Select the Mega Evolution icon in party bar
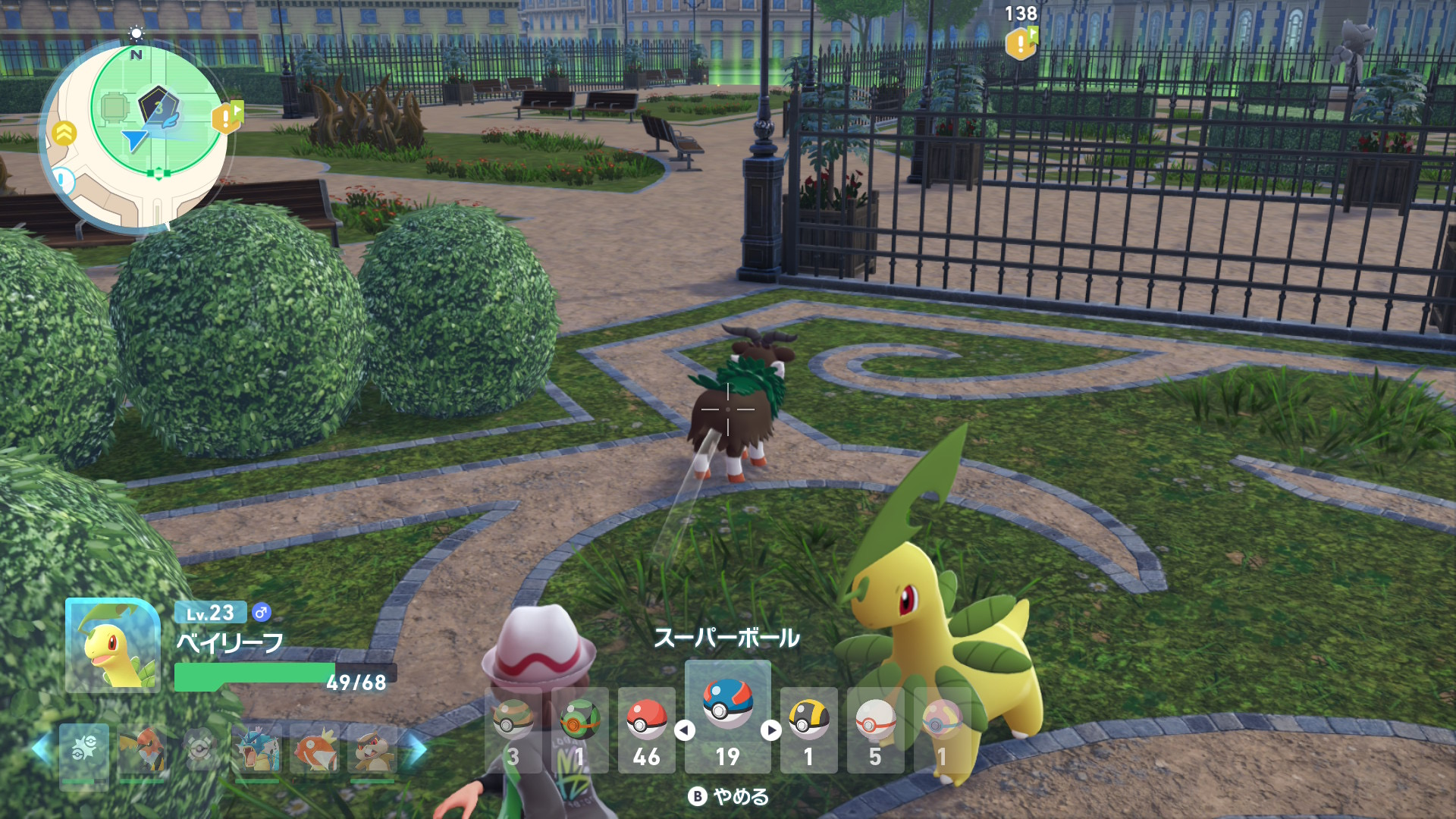This screenshot has height=819, width=1456. [x=83, y=749]
